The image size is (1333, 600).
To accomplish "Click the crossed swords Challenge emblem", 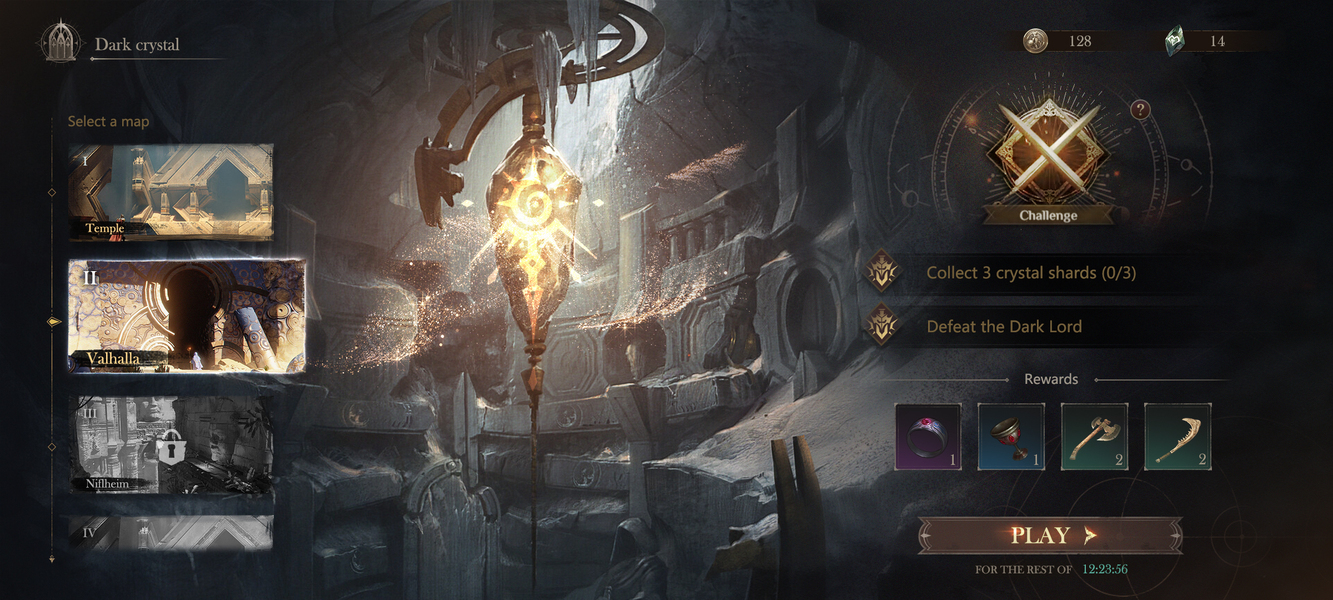I will (1048, 155).
